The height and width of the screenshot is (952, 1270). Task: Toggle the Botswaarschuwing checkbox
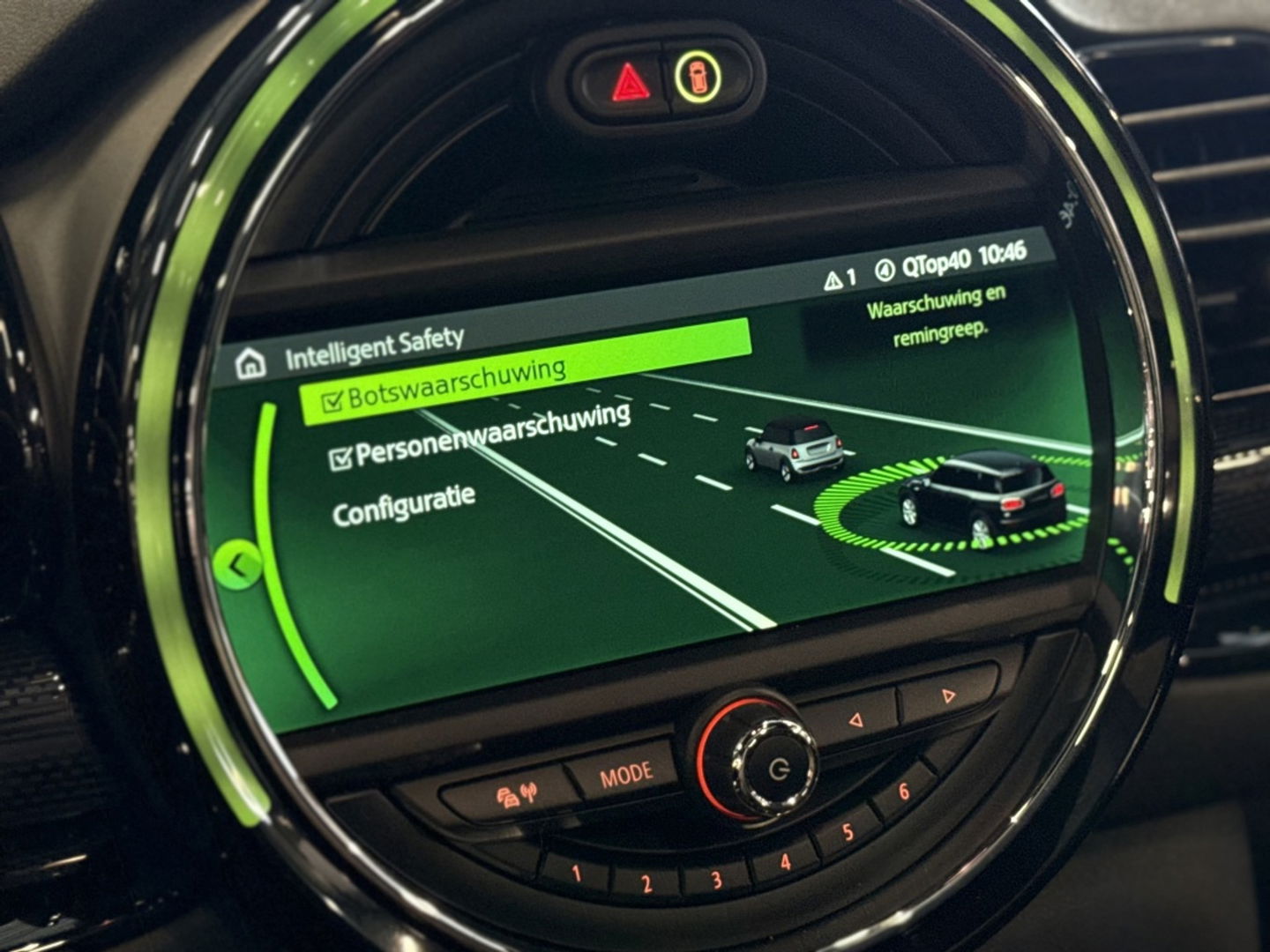pyautogui.click(x=332, y=399)
